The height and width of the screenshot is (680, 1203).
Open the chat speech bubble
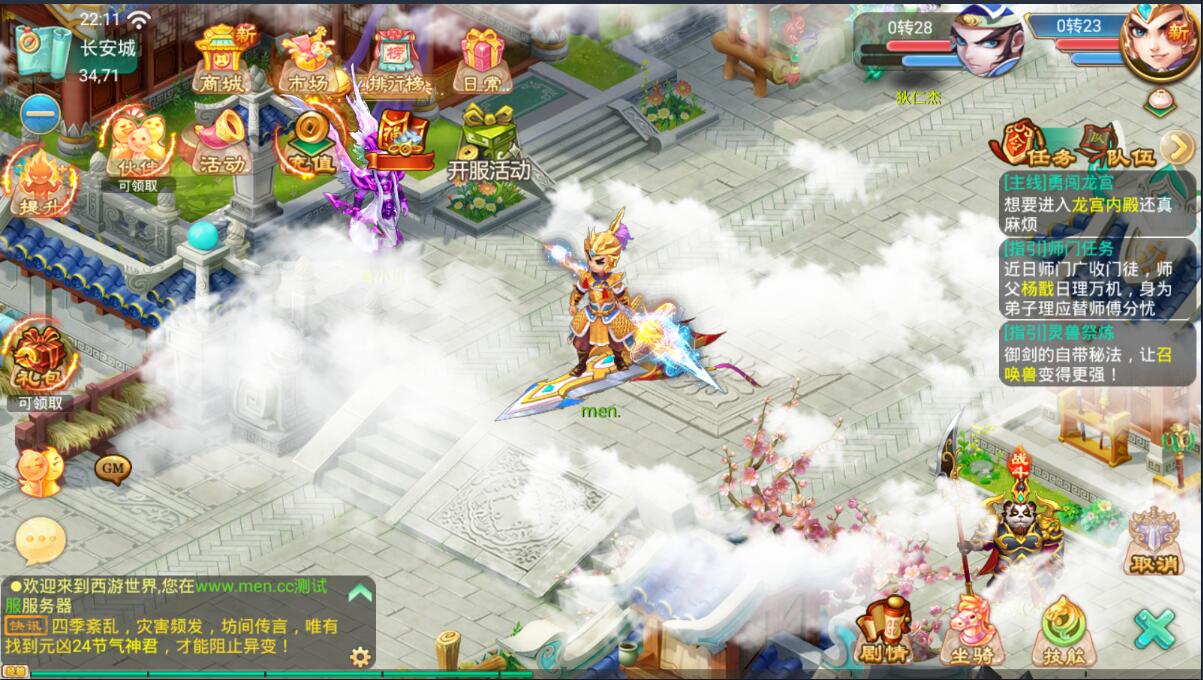(41, 540)
